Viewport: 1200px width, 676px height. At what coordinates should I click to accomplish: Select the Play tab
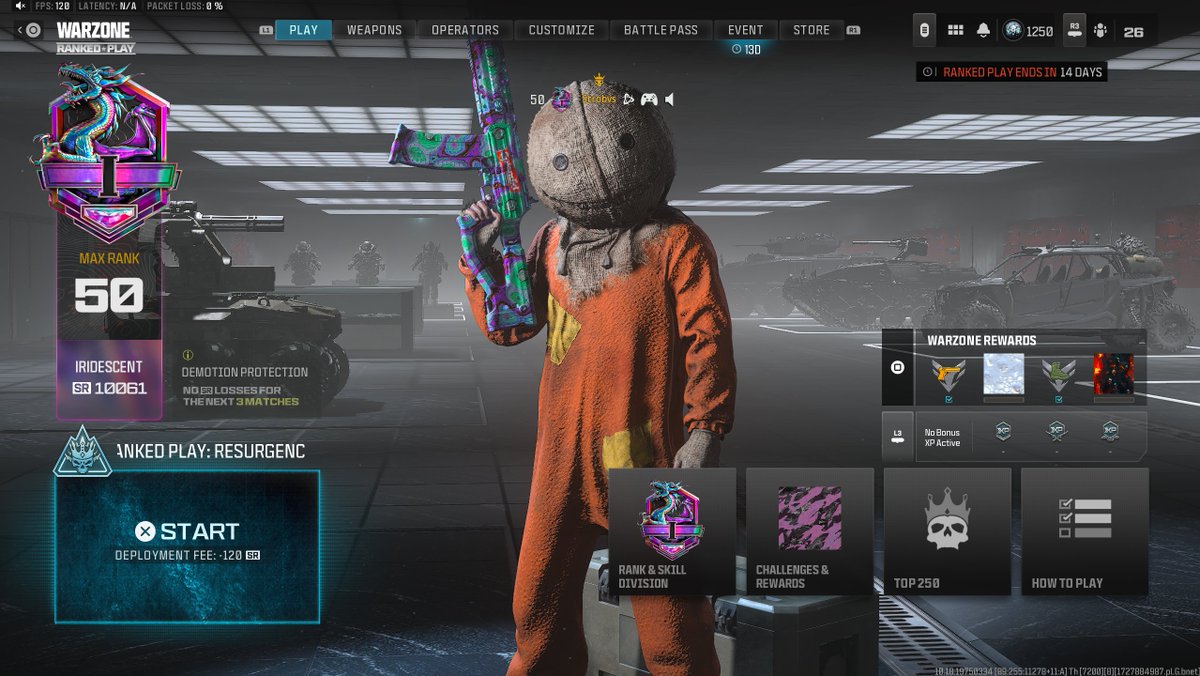[x=303, y=30]
